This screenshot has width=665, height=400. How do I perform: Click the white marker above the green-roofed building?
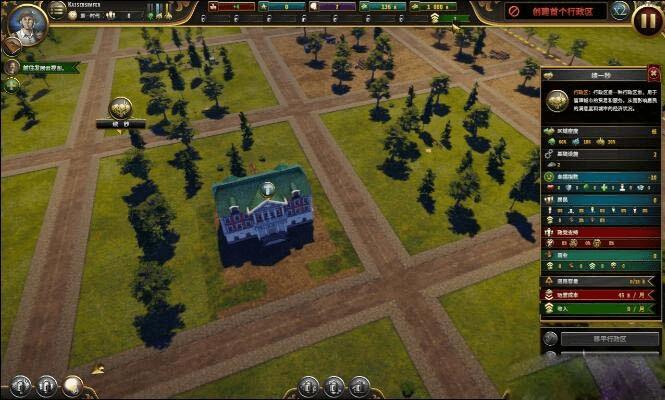[267, 188]
